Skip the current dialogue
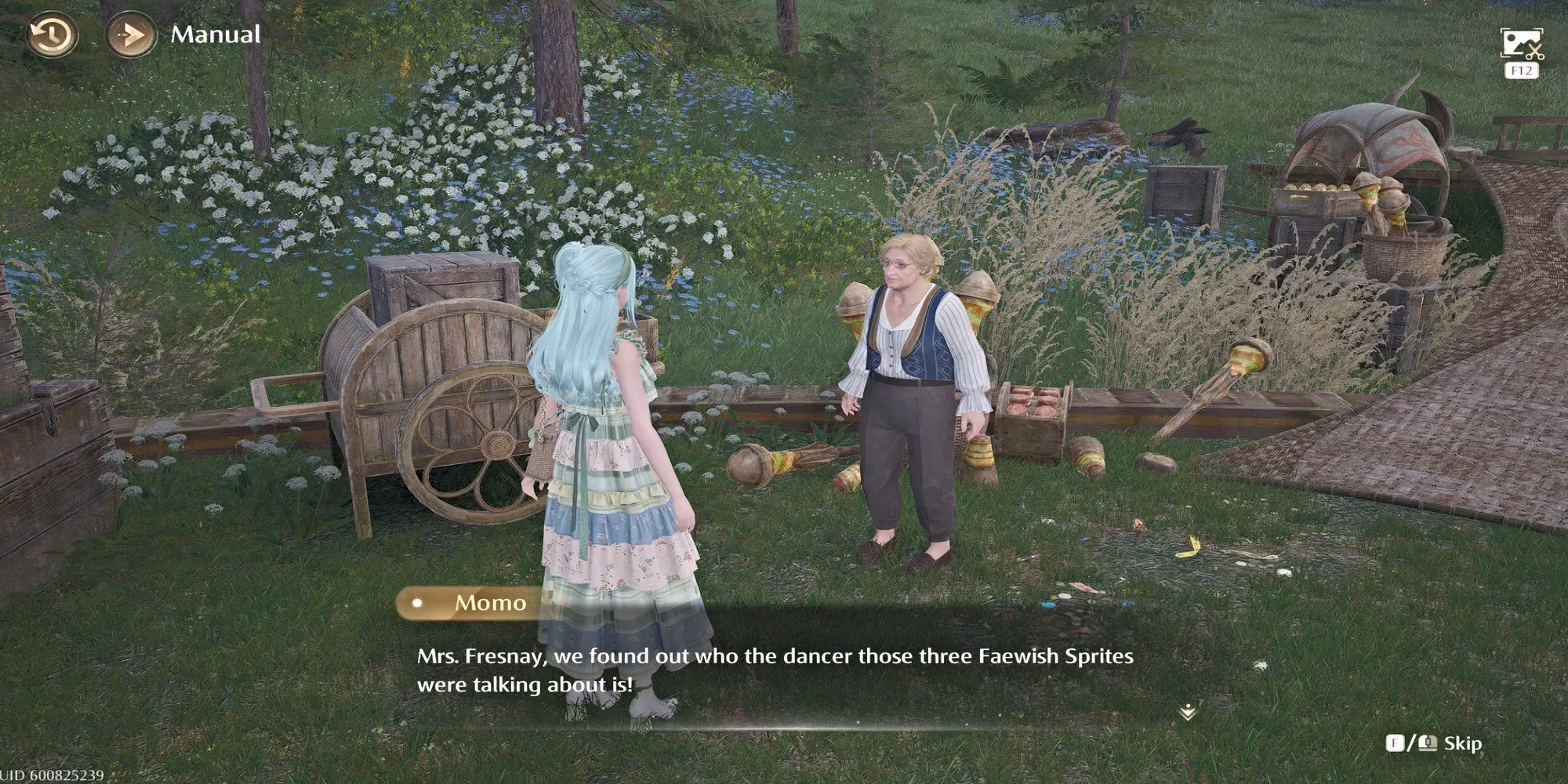This screenshot has width=1568, height=784. (x=1461, y=743)
